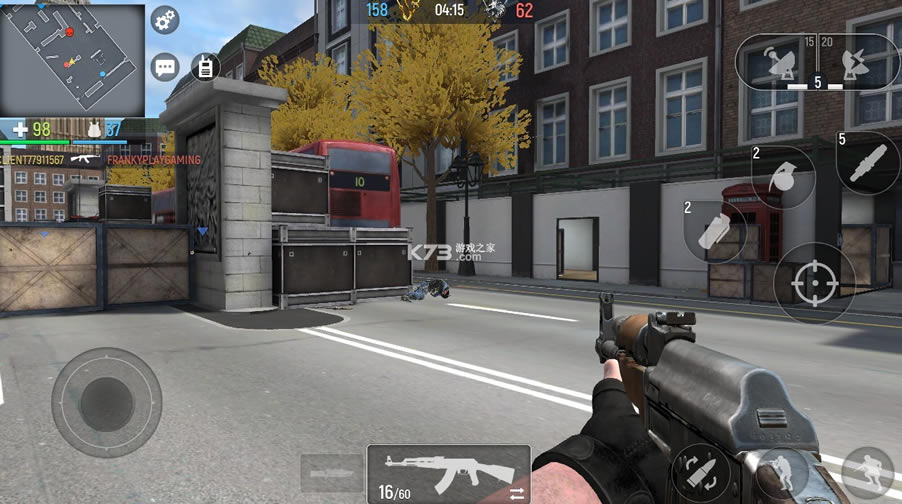Tap the crosshair aim button

click(813, 283)
